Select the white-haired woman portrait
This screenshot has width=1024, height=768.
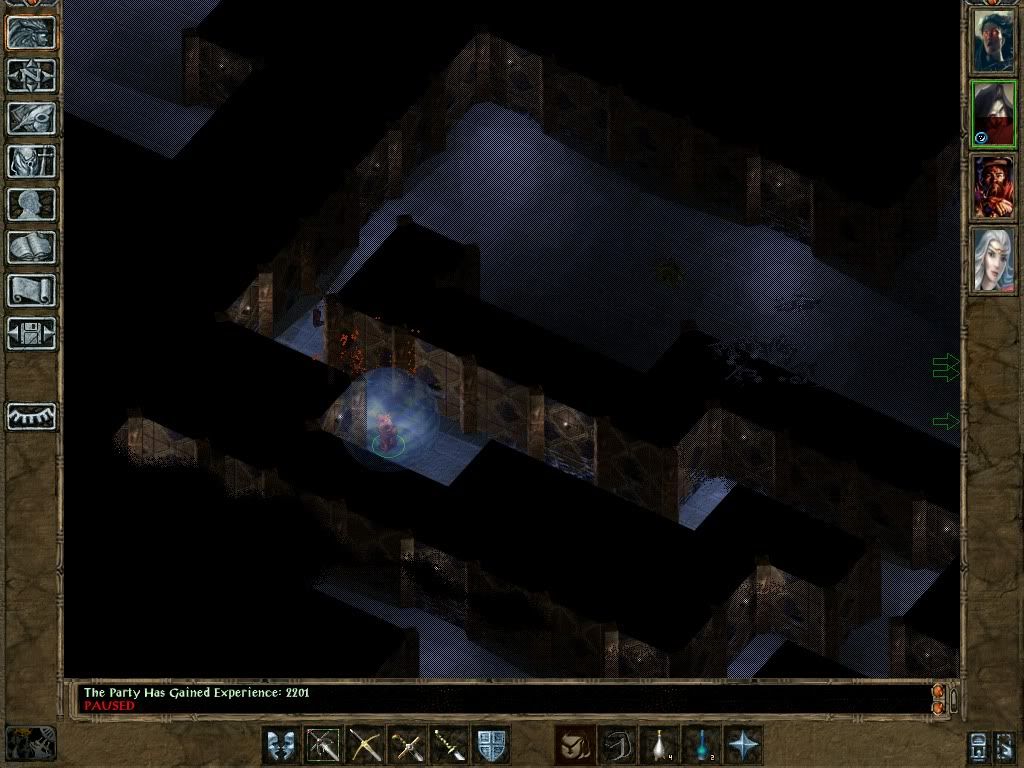click(x=993, y=260)
